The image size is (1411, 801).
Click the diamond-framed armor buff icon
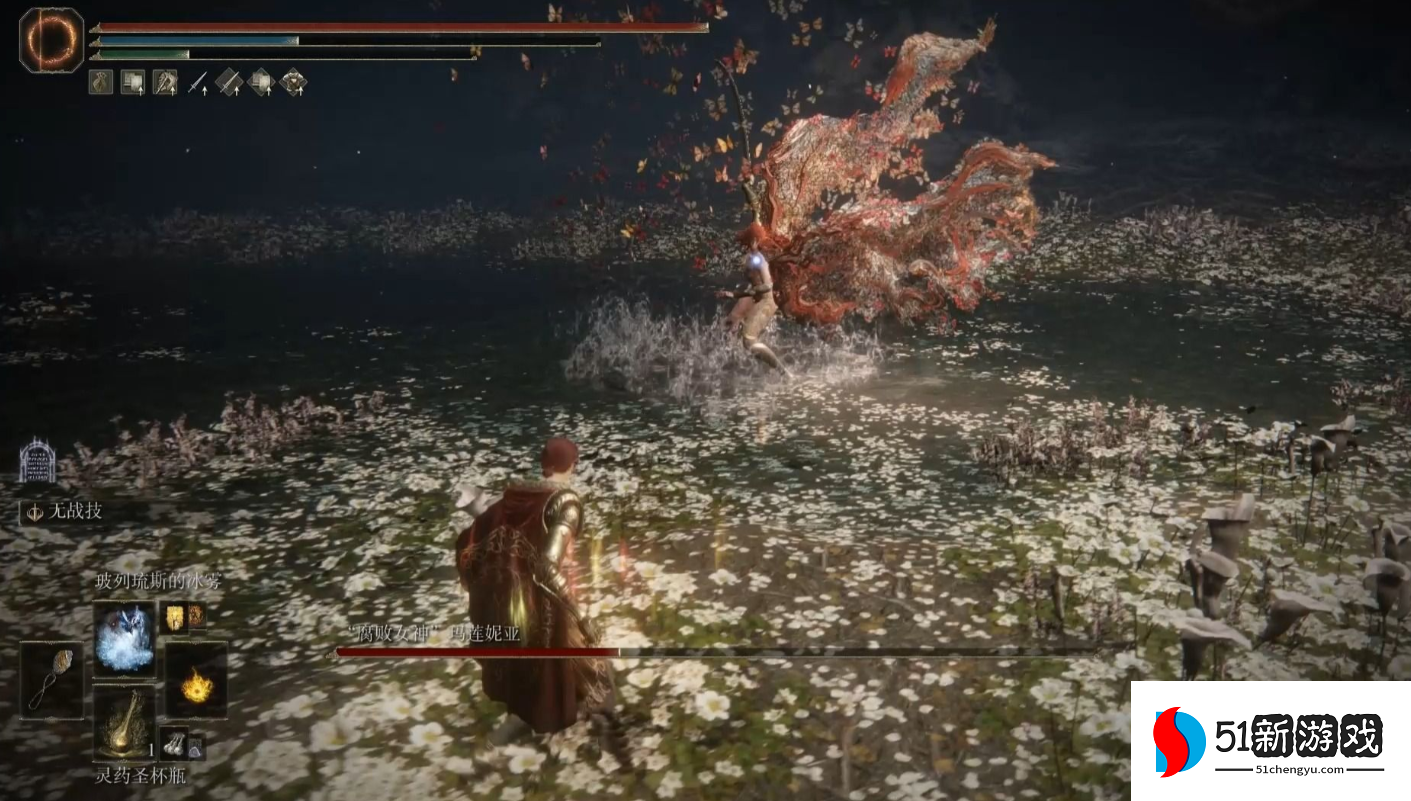coord(293,82)
